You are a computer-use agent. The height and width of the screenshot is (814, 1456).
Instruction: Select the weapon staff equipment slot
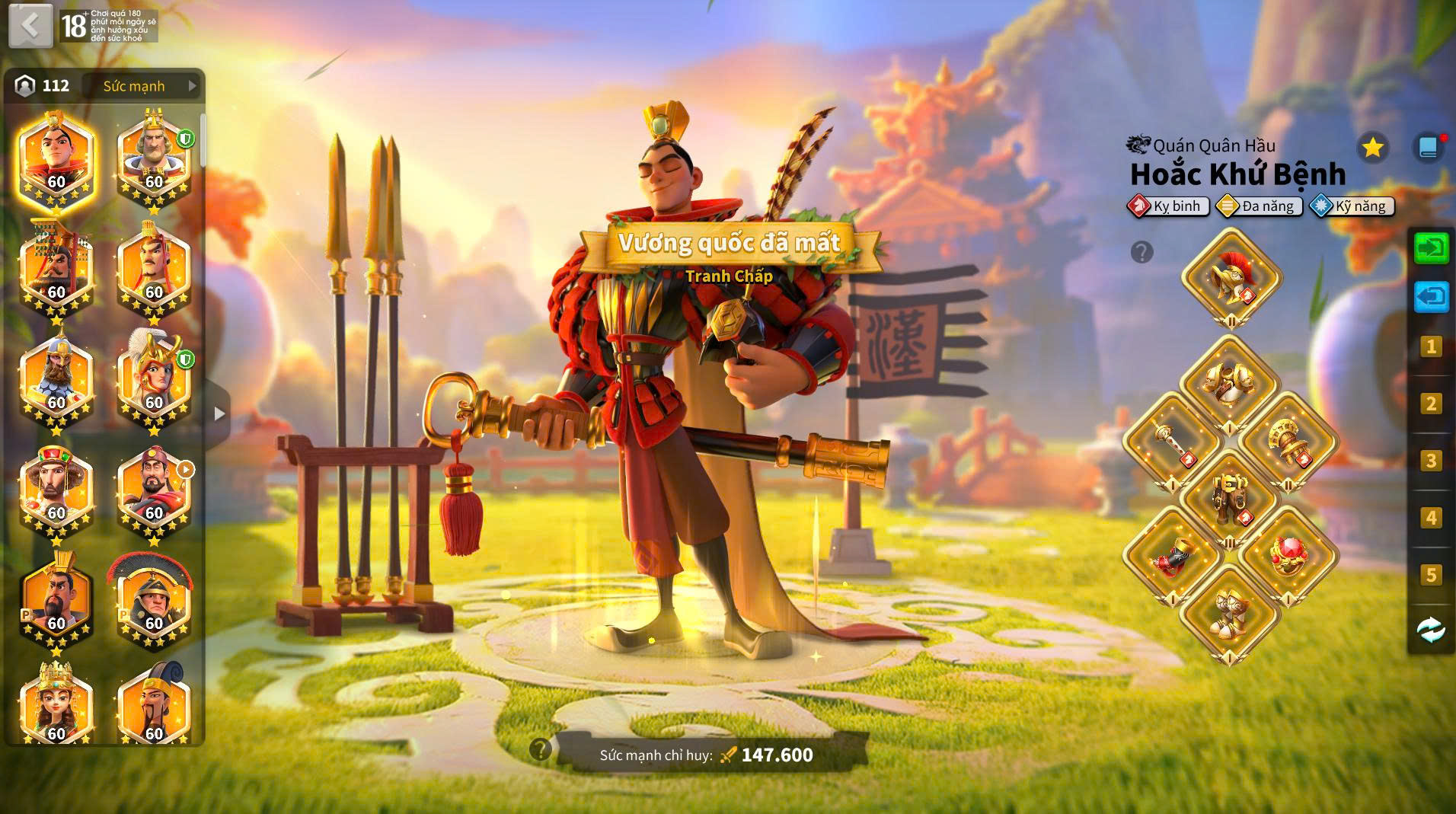(x=1172, y=442)
